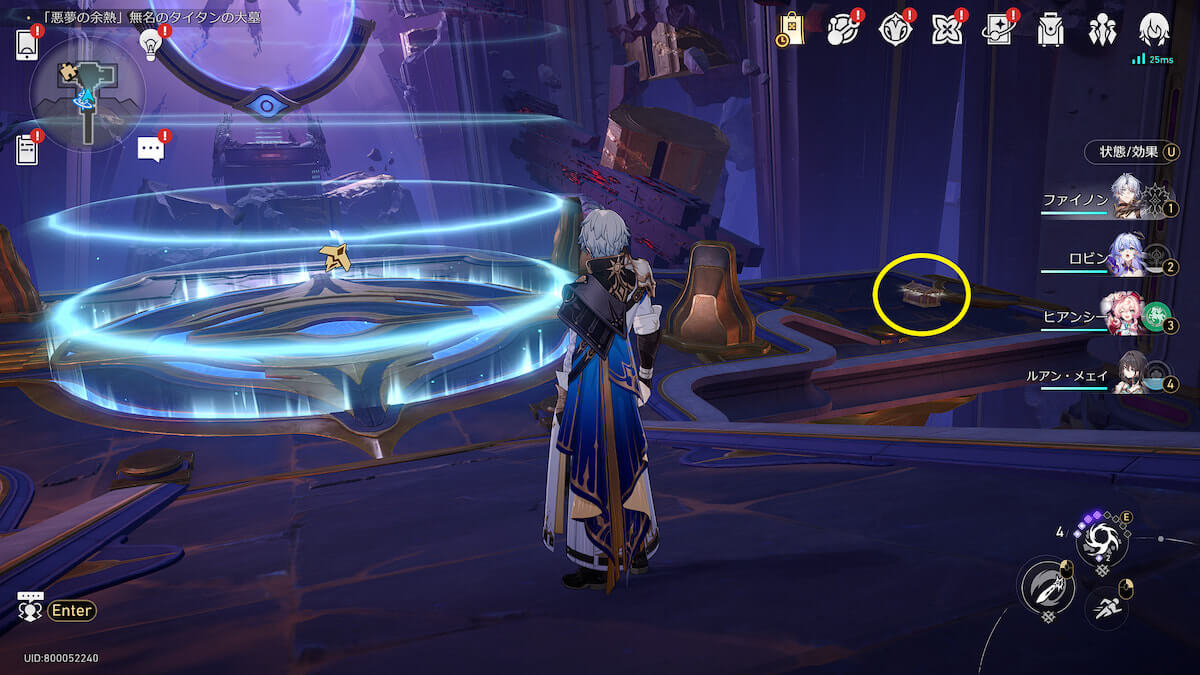Open the four-petal flower icon
This screenshot has height=675, width=1200.
click(x=947, y=30)
